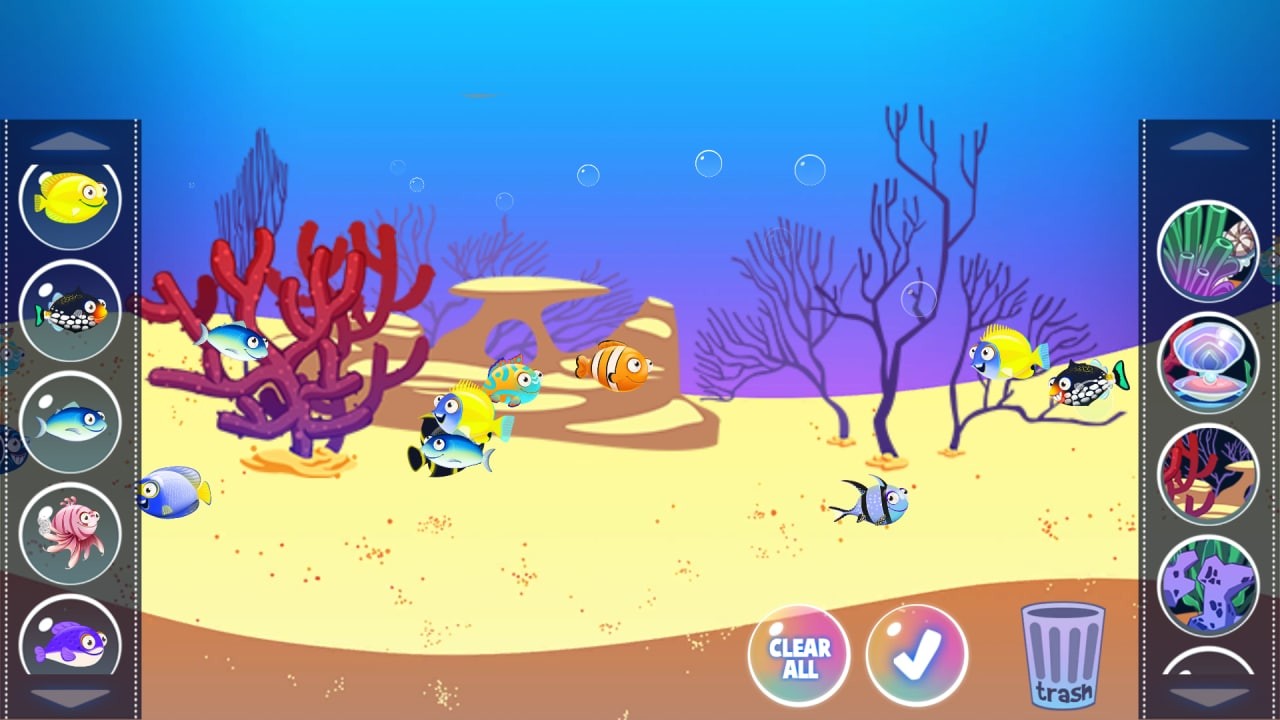Select the clown triggerfish in left sidebar
The height and width of the screenshot is (720, 1280).
click(x=69, y=310)
